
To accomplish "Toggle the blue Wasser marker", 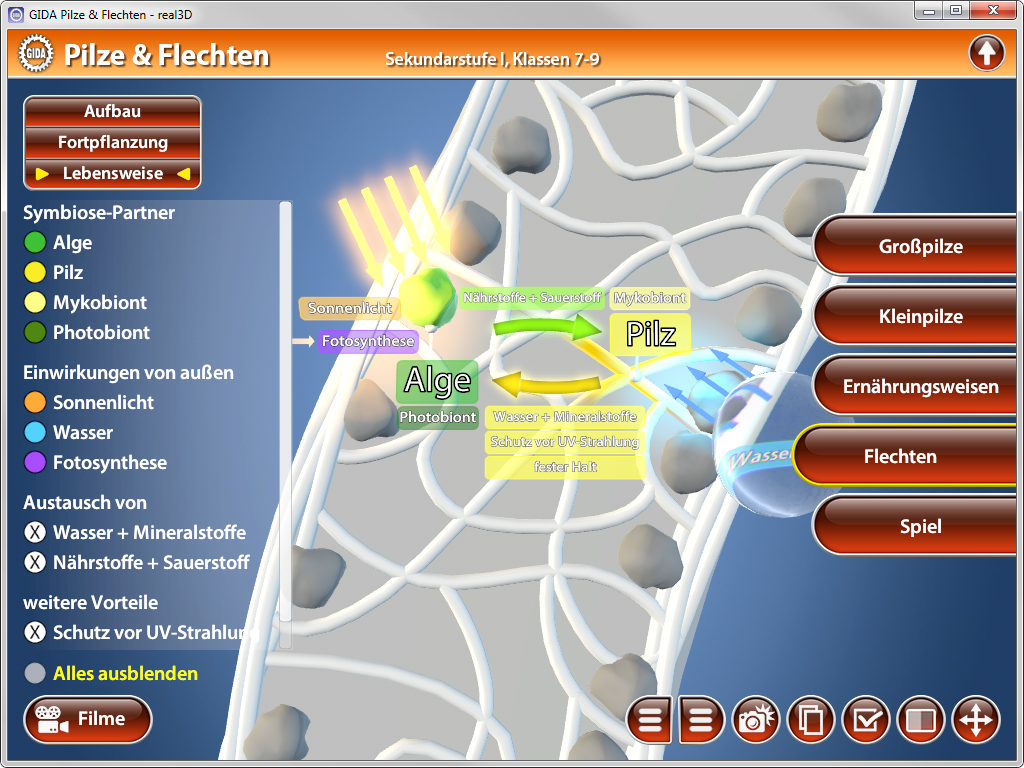I will click(x=35, y=432).
